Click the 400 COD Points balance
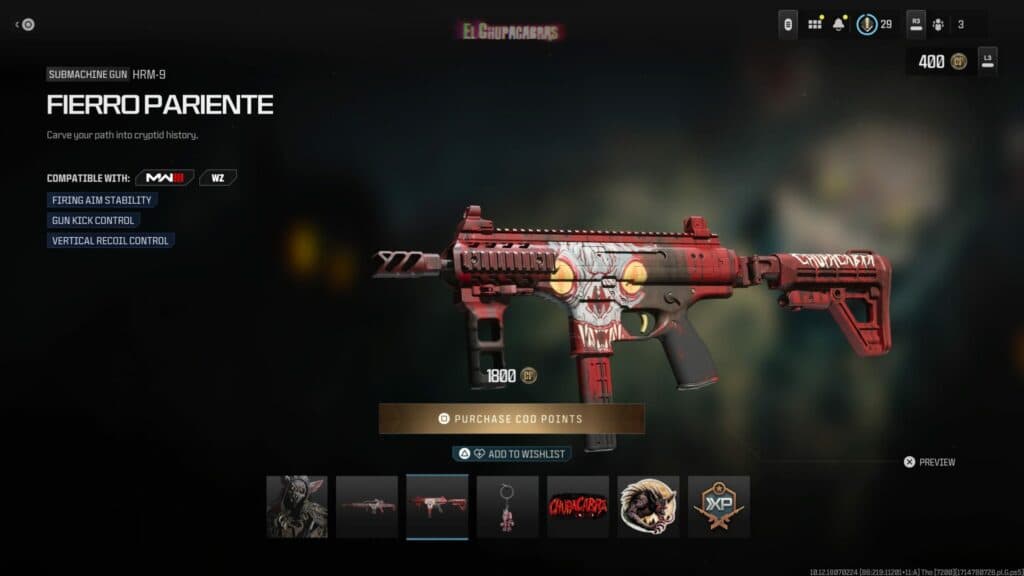 [940, 62]
